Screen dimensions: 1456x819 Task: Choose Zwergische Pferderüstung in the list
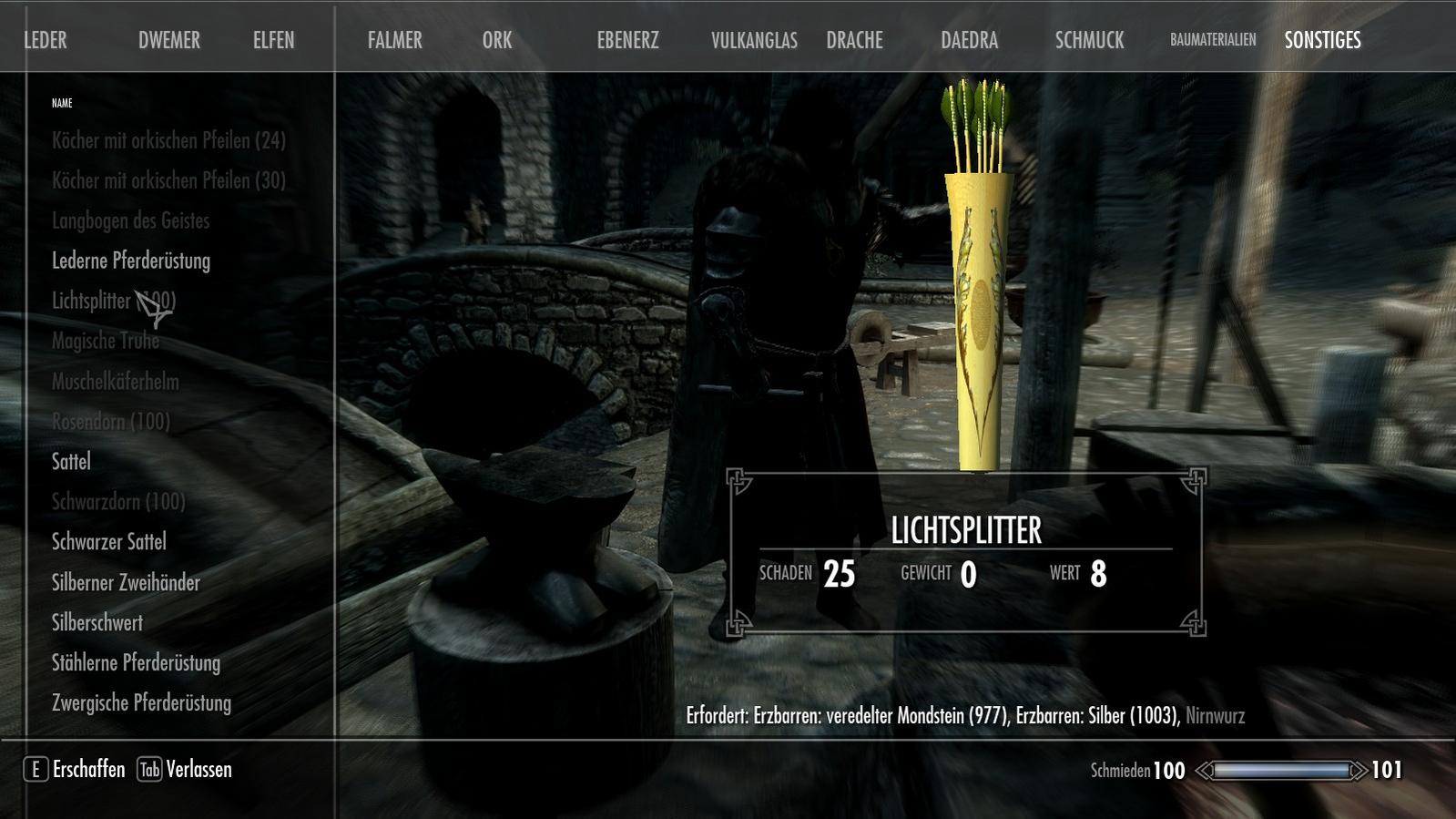pyautogui.click(x=141, y=702)
